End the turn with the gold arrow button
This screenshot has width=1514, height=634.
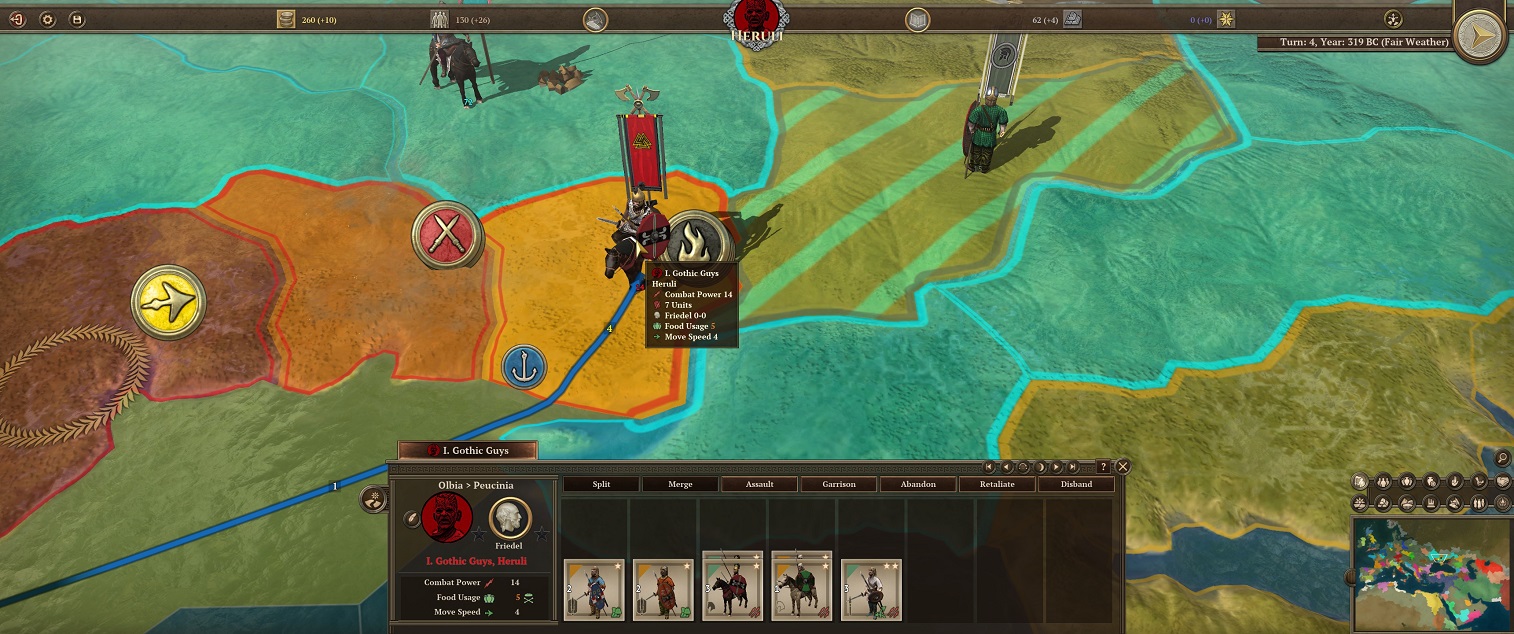1481,37
